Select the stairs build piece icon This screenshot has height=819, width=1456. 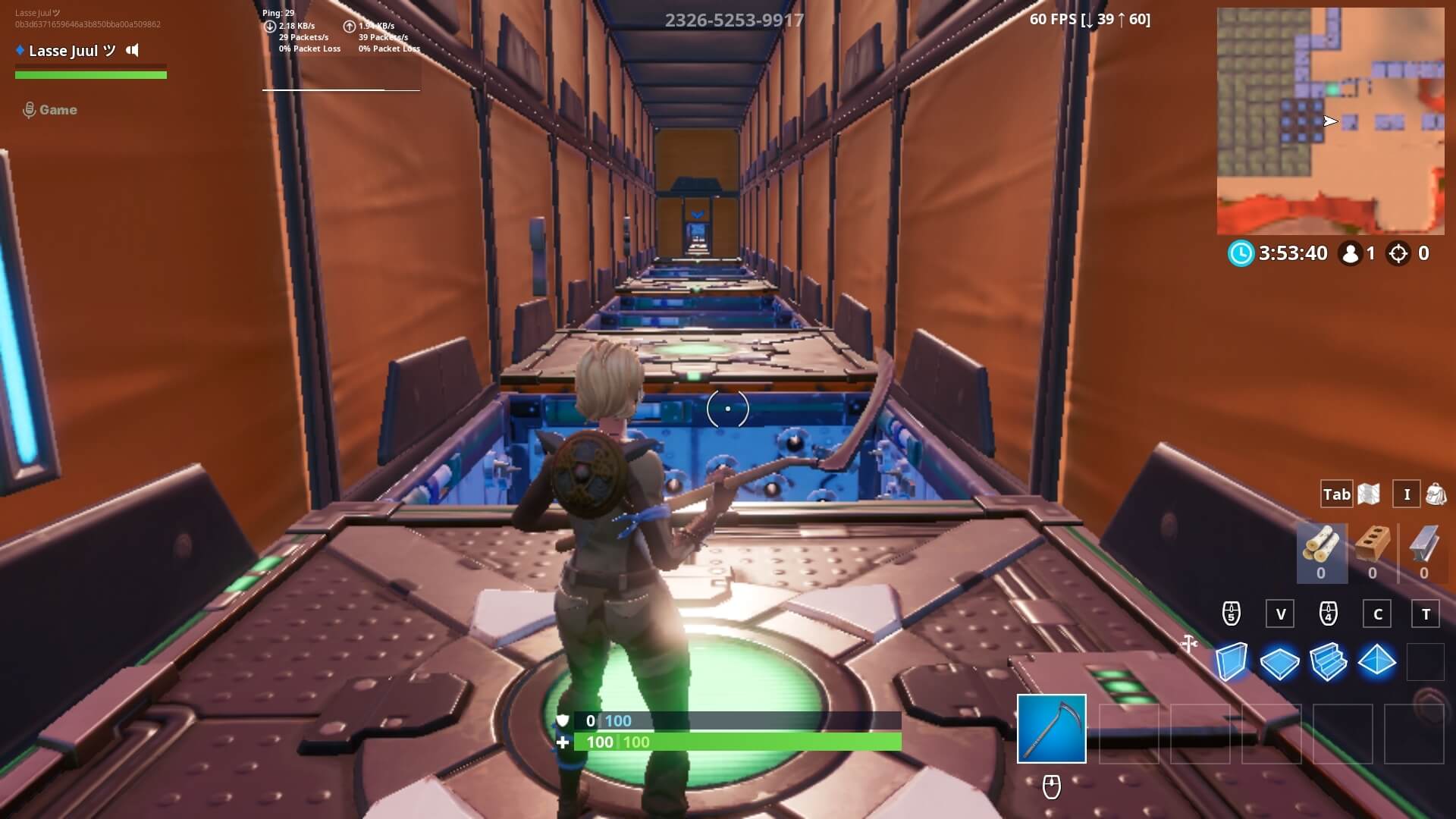1330,661
